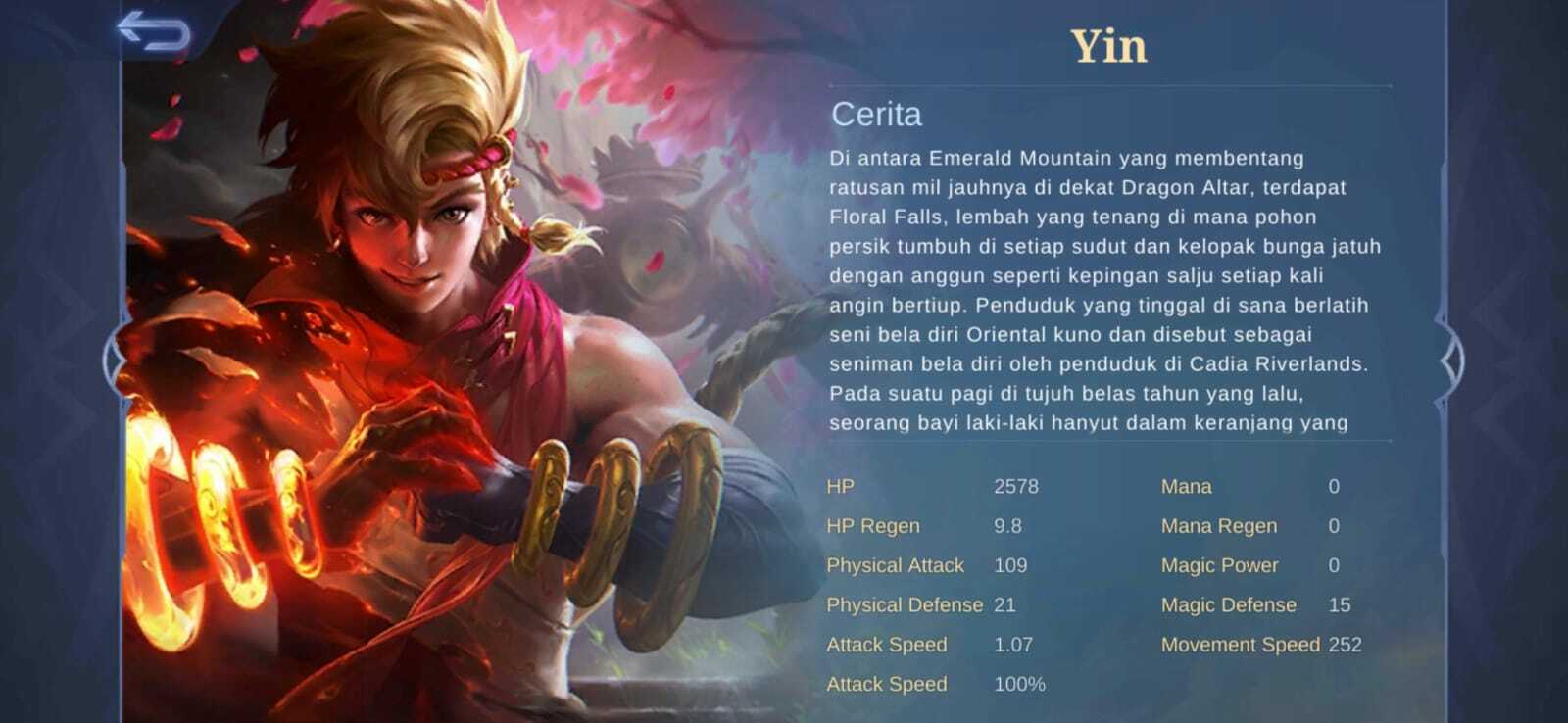Image resolution: width=1568 pixels, height=723 pixels.
Task: Select the Yin title heading
Action: (x=1105, y=44)
